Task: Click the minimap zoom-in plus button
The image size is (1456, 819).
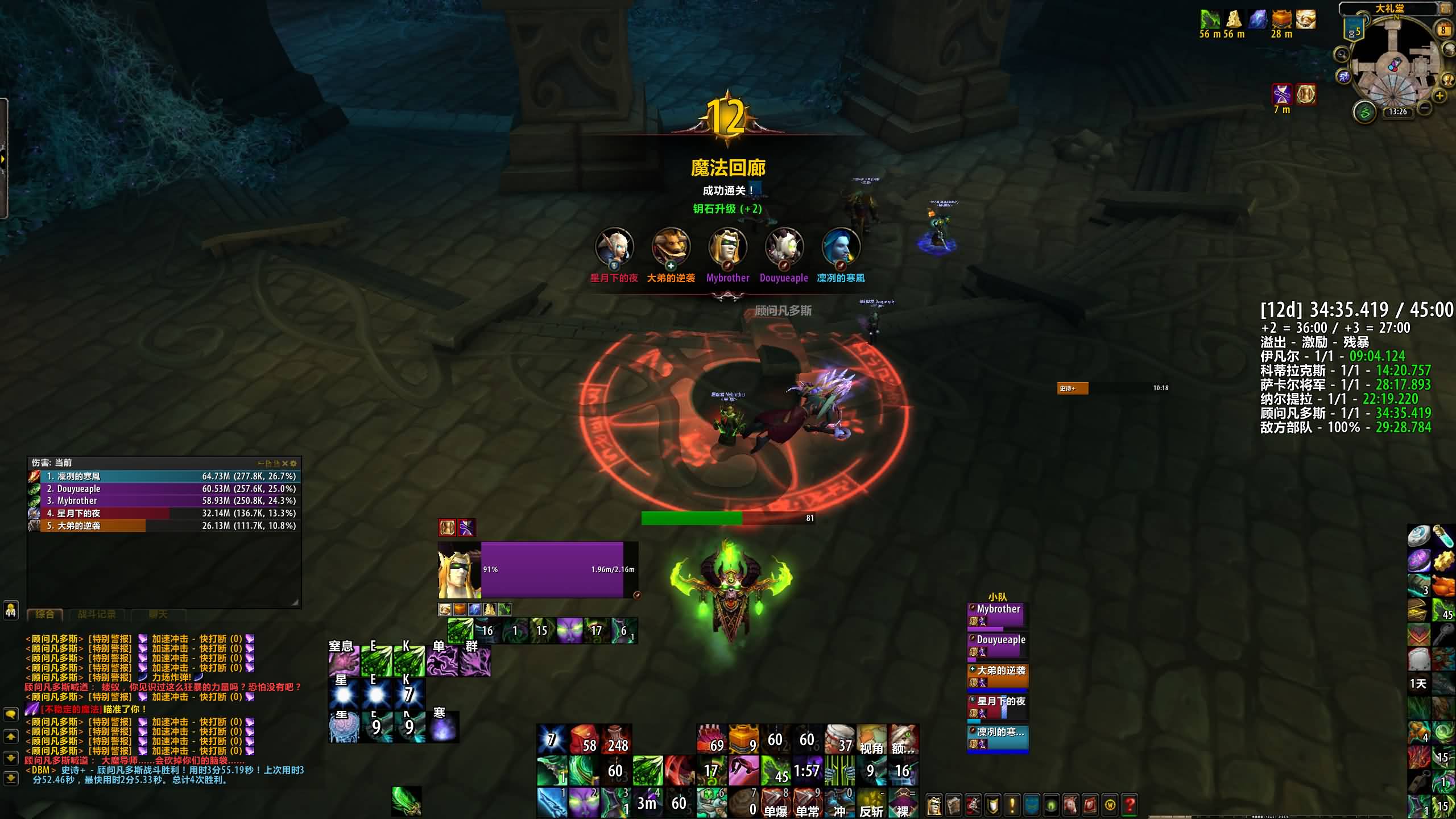Action: click(x=1440, y=96)
